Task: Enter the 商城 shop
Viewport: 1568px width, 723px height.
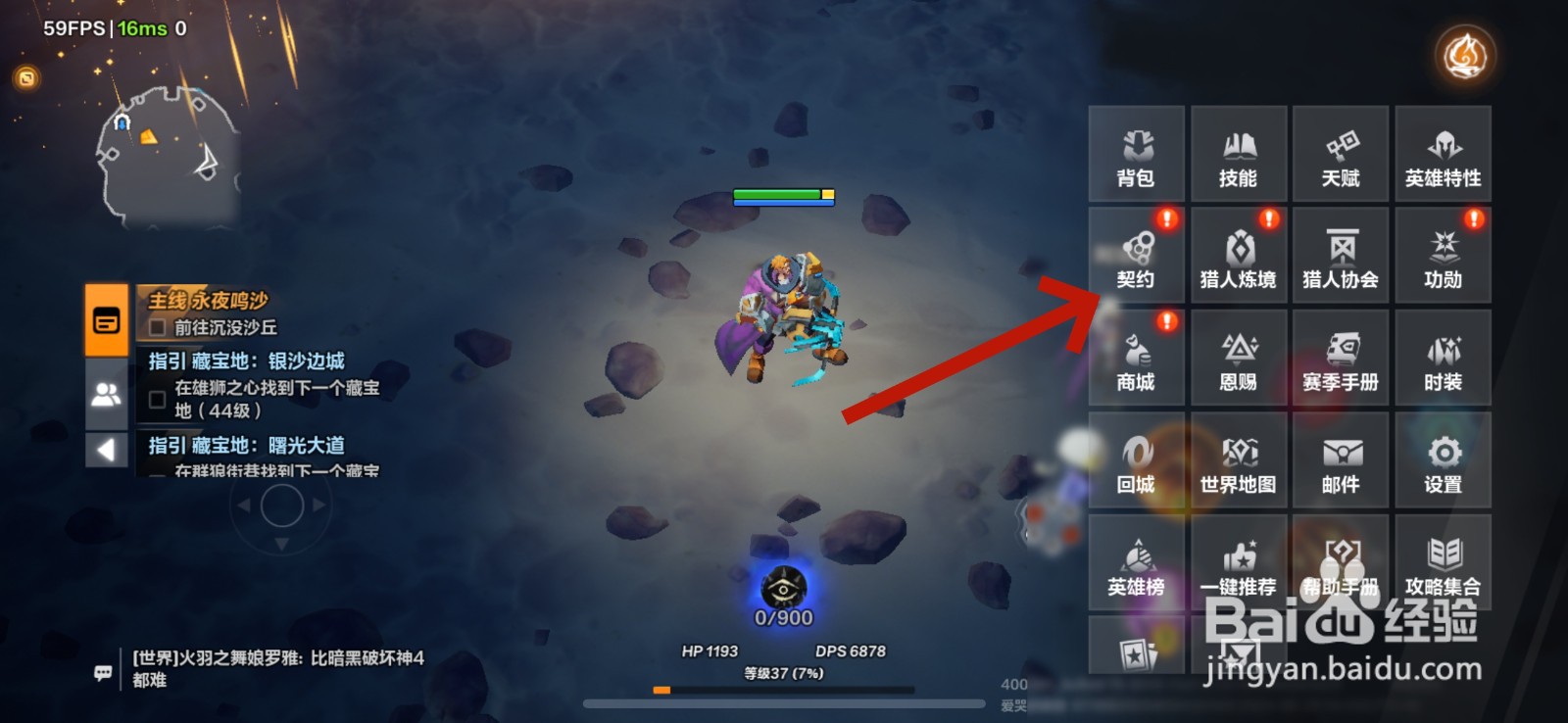Action: point(1135,359)
